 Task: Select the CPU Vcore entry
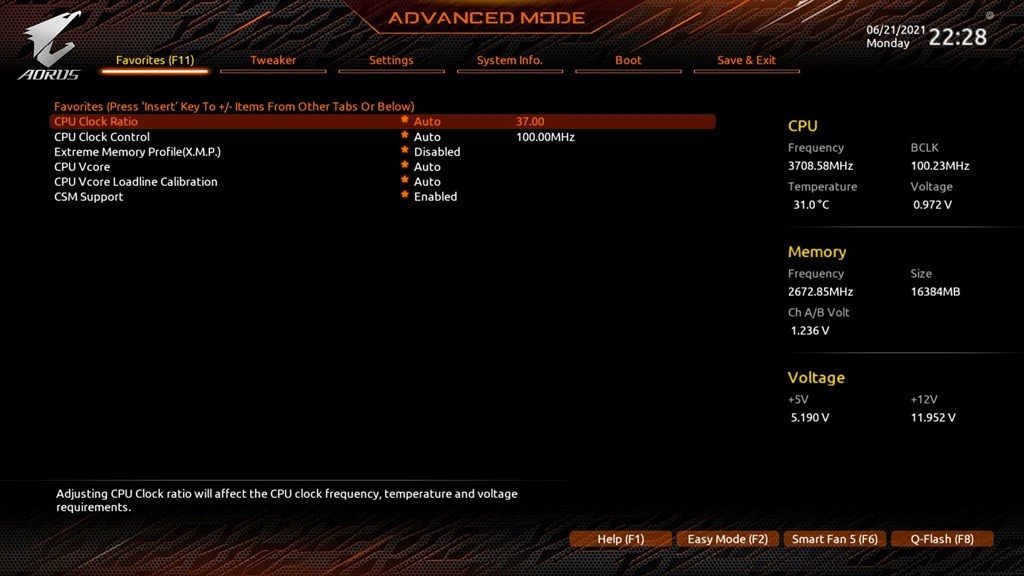tap(82, 167)
